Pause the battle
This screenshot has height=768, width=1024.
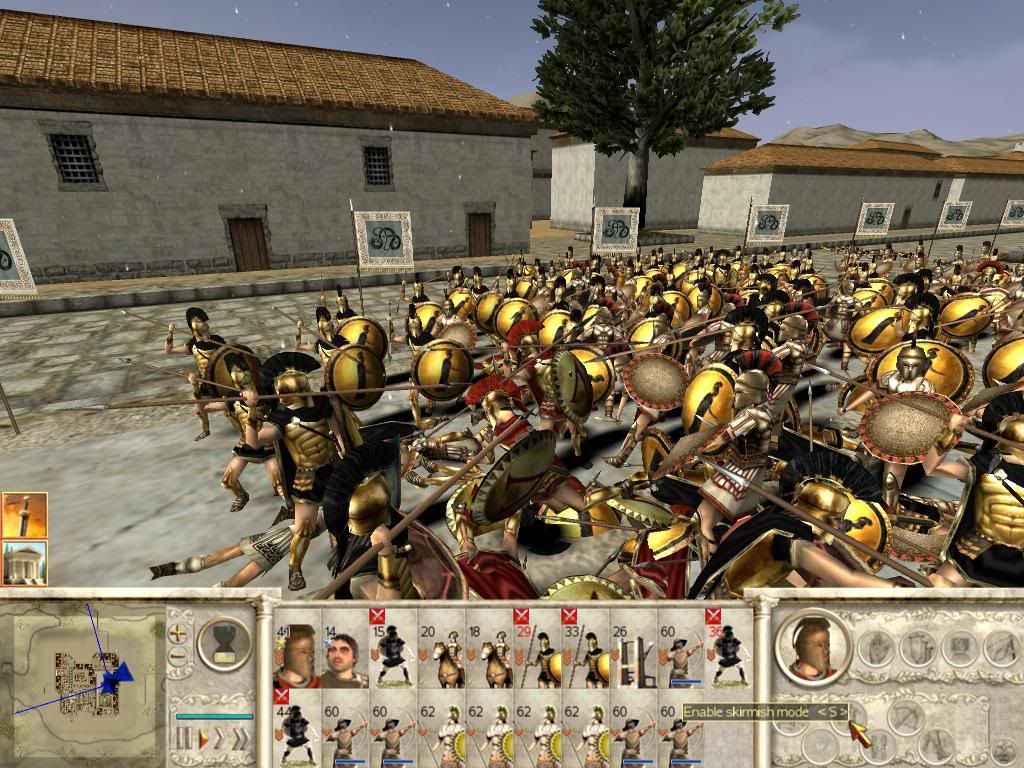[184, 739]
